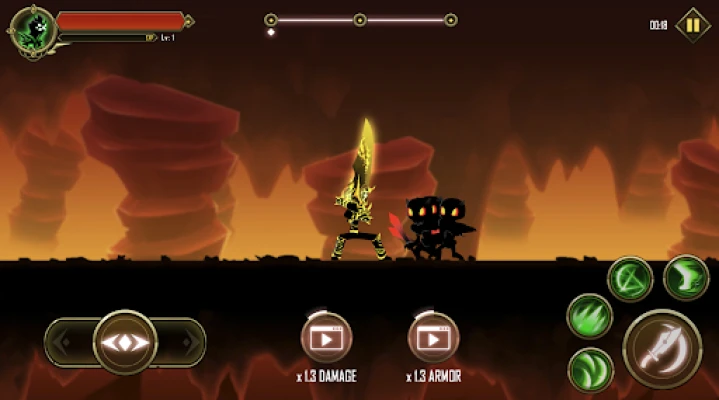Activate the green claw spikes skill
Viewport: 719px width, 400px height.
click(x=590, y=316)
